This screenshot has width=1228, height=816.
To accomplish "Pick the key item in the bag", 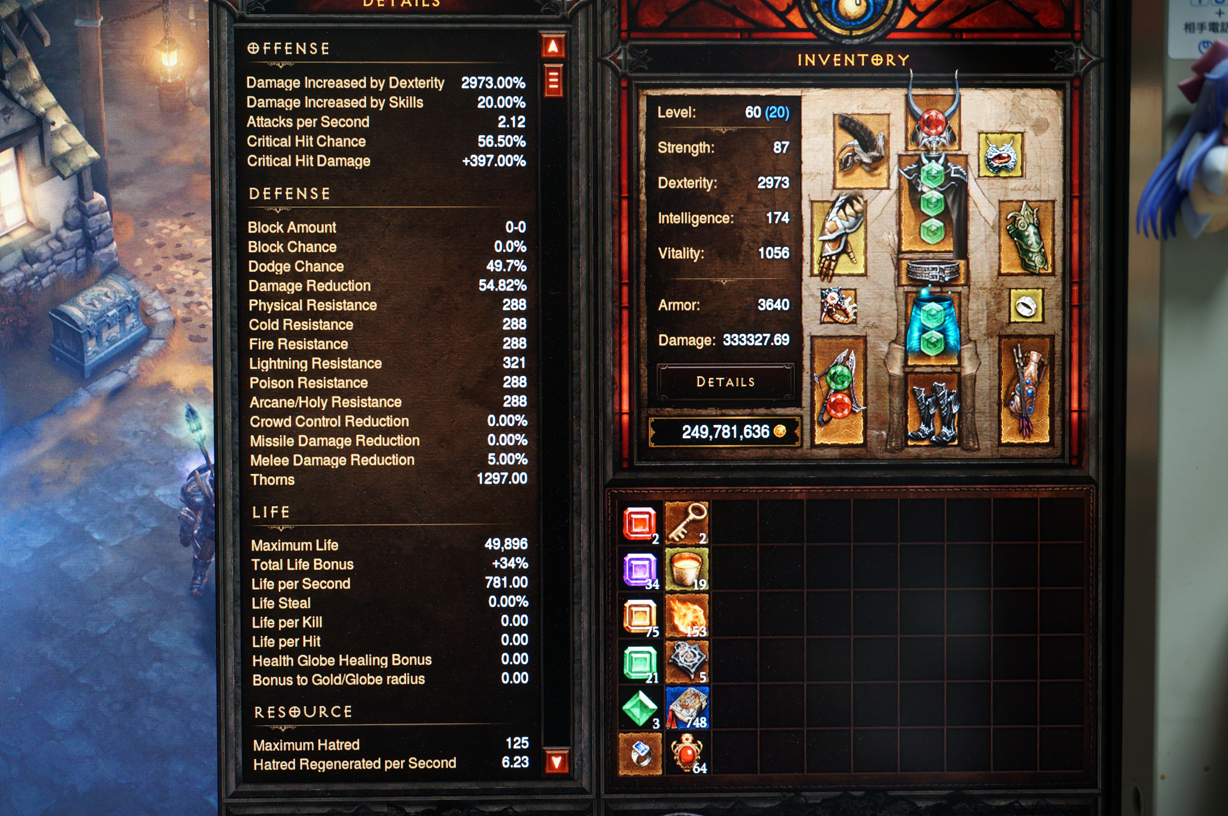I will (687, 523).
